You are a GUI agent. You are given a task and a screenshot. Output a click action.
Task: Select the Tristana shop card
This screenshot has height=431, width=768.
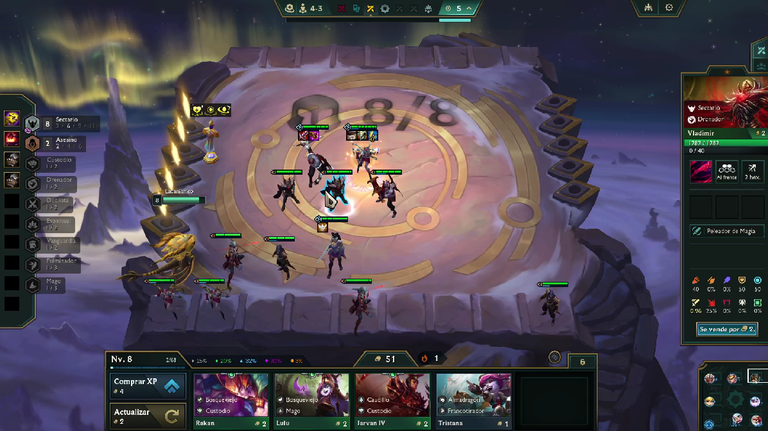click(x=473, y=399)
